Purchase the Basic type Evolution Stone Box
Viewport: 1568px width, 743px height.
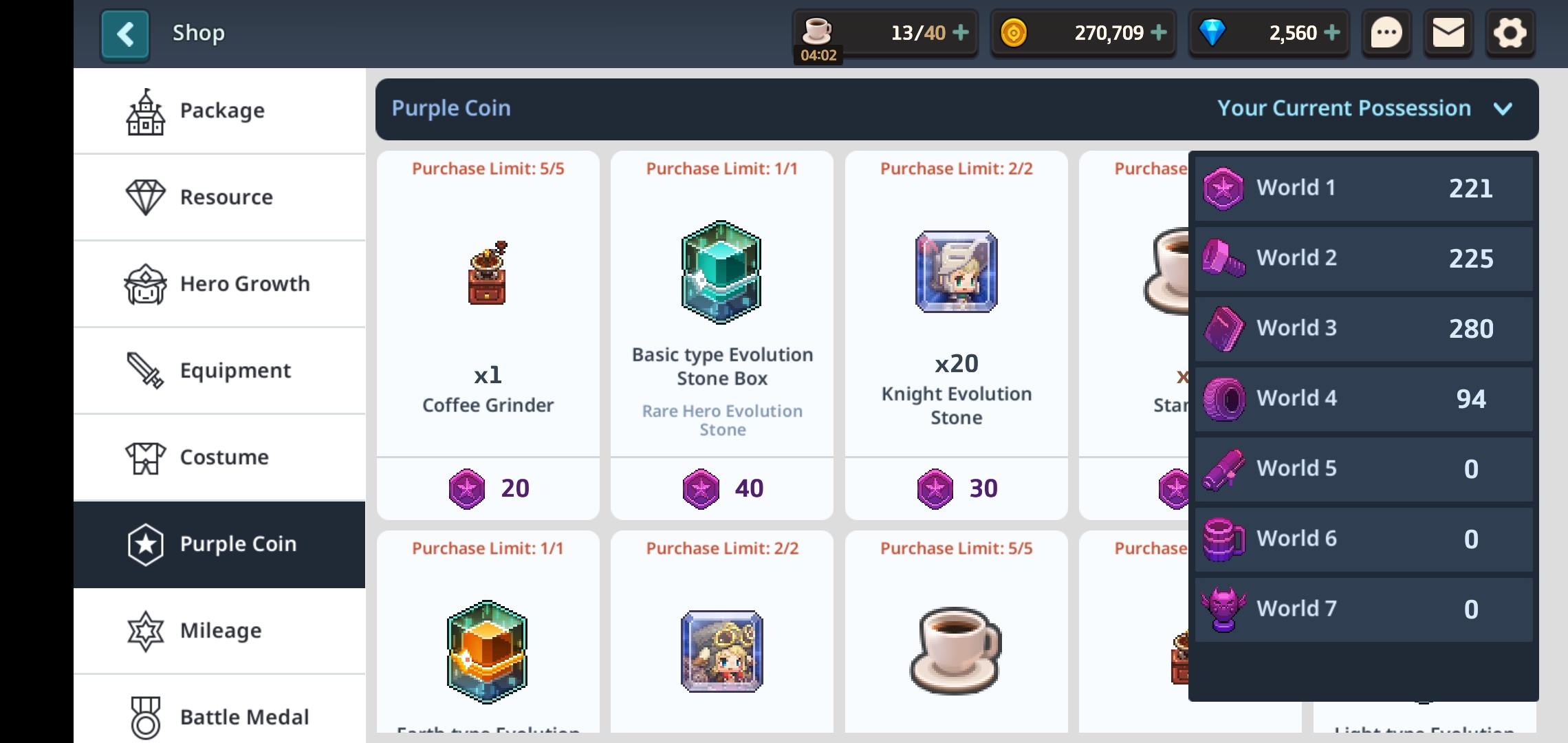coord(721,488)
